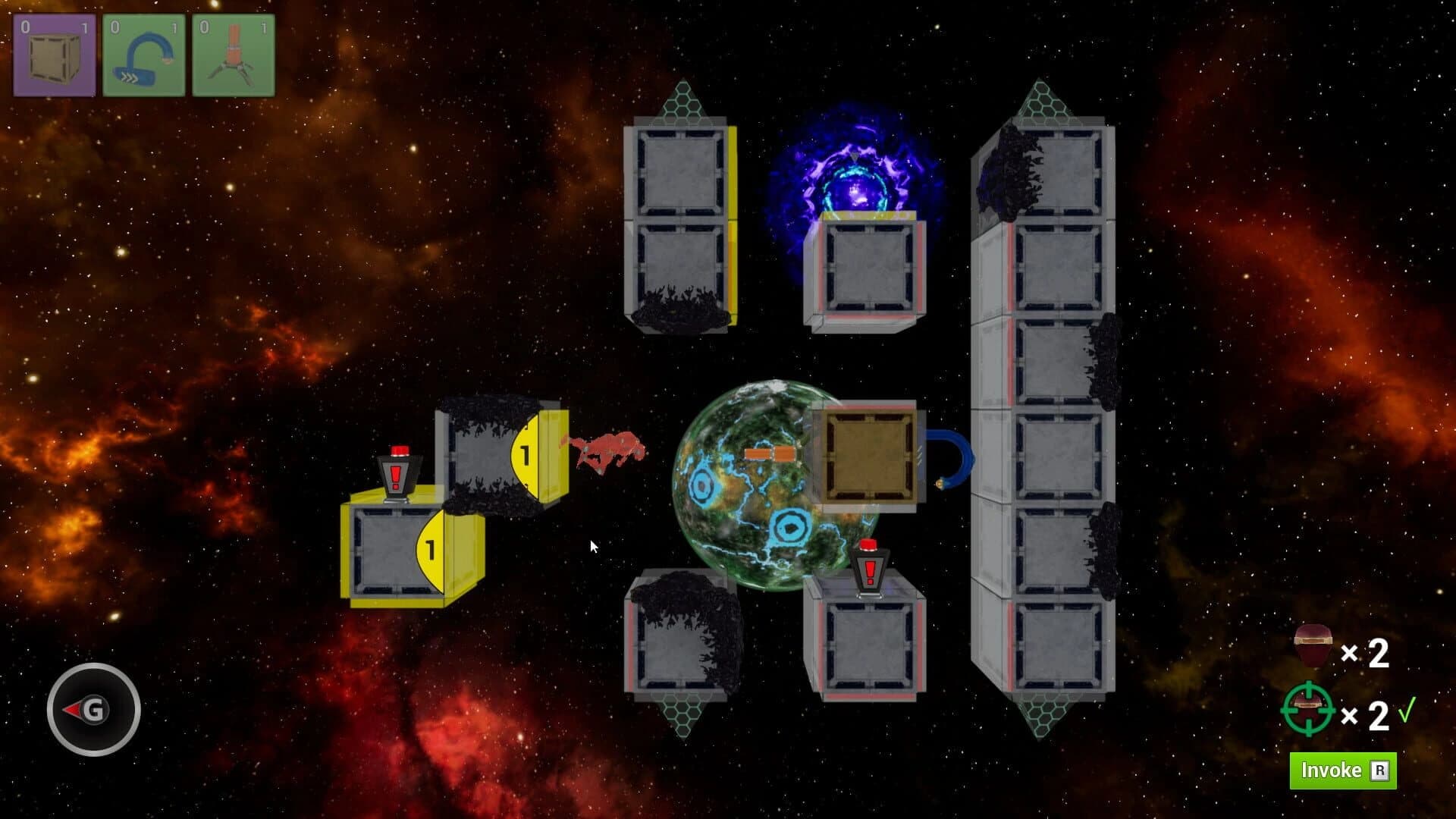1456x819 pixels.
Task: Select the orange tower turret tool
Action: pyautogui.click(x=231, y=53)
